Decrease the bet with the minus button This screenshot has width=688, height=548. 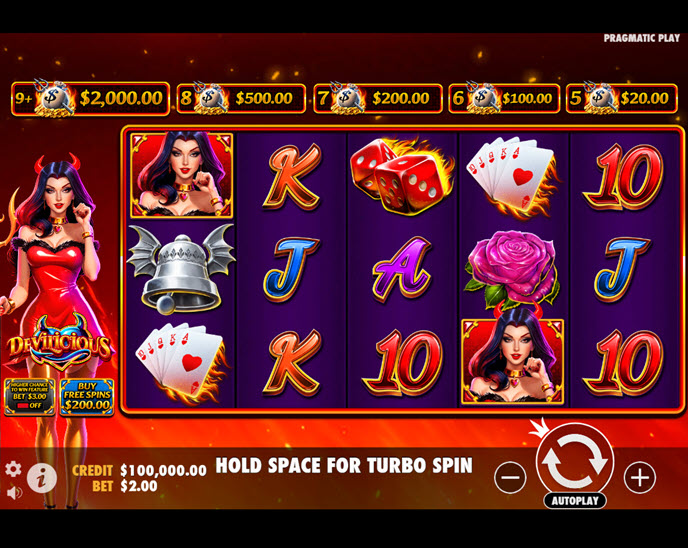point(510,477)
